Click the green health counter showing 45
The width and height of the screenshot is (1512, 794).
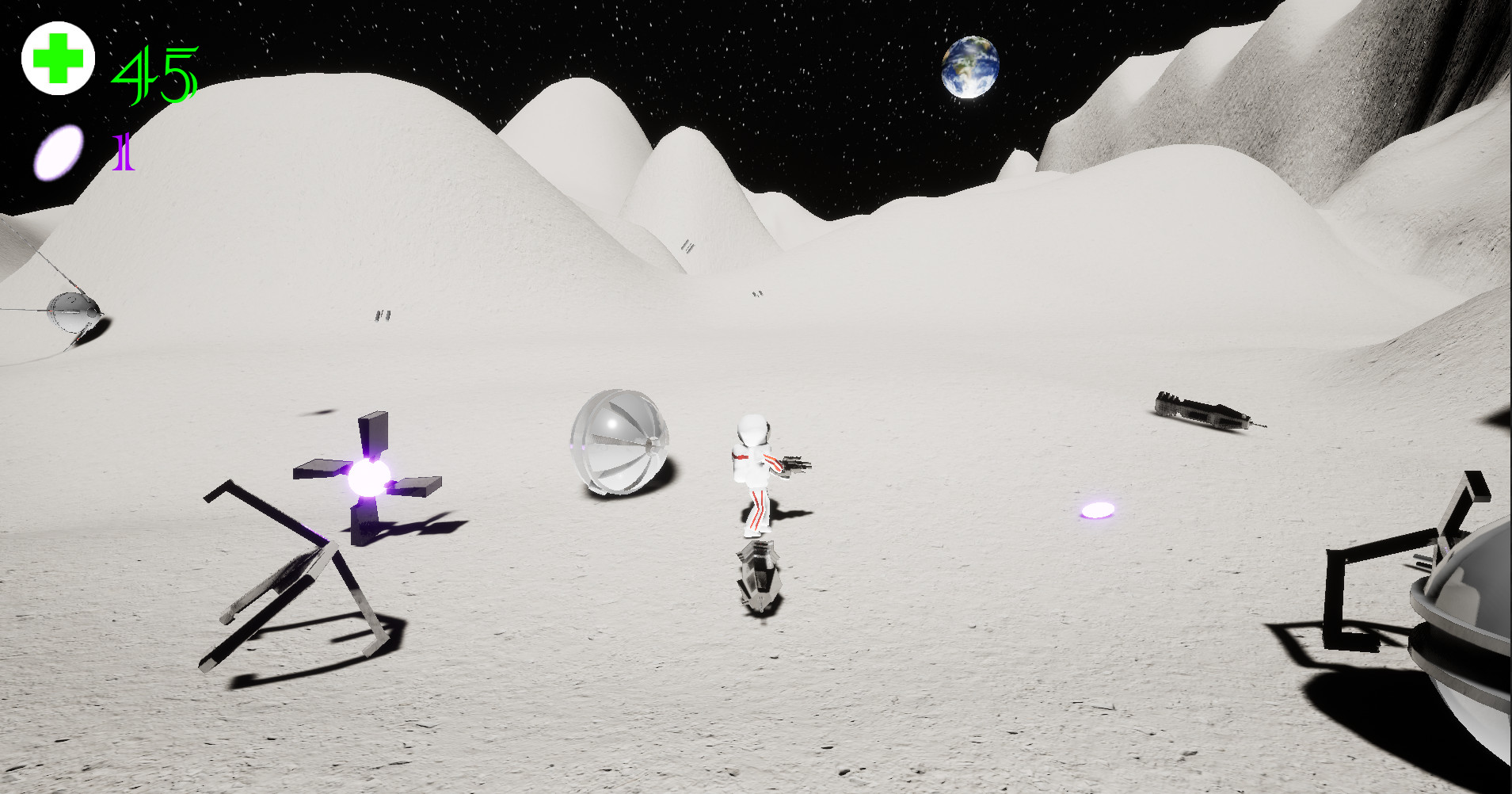(155, 73)
